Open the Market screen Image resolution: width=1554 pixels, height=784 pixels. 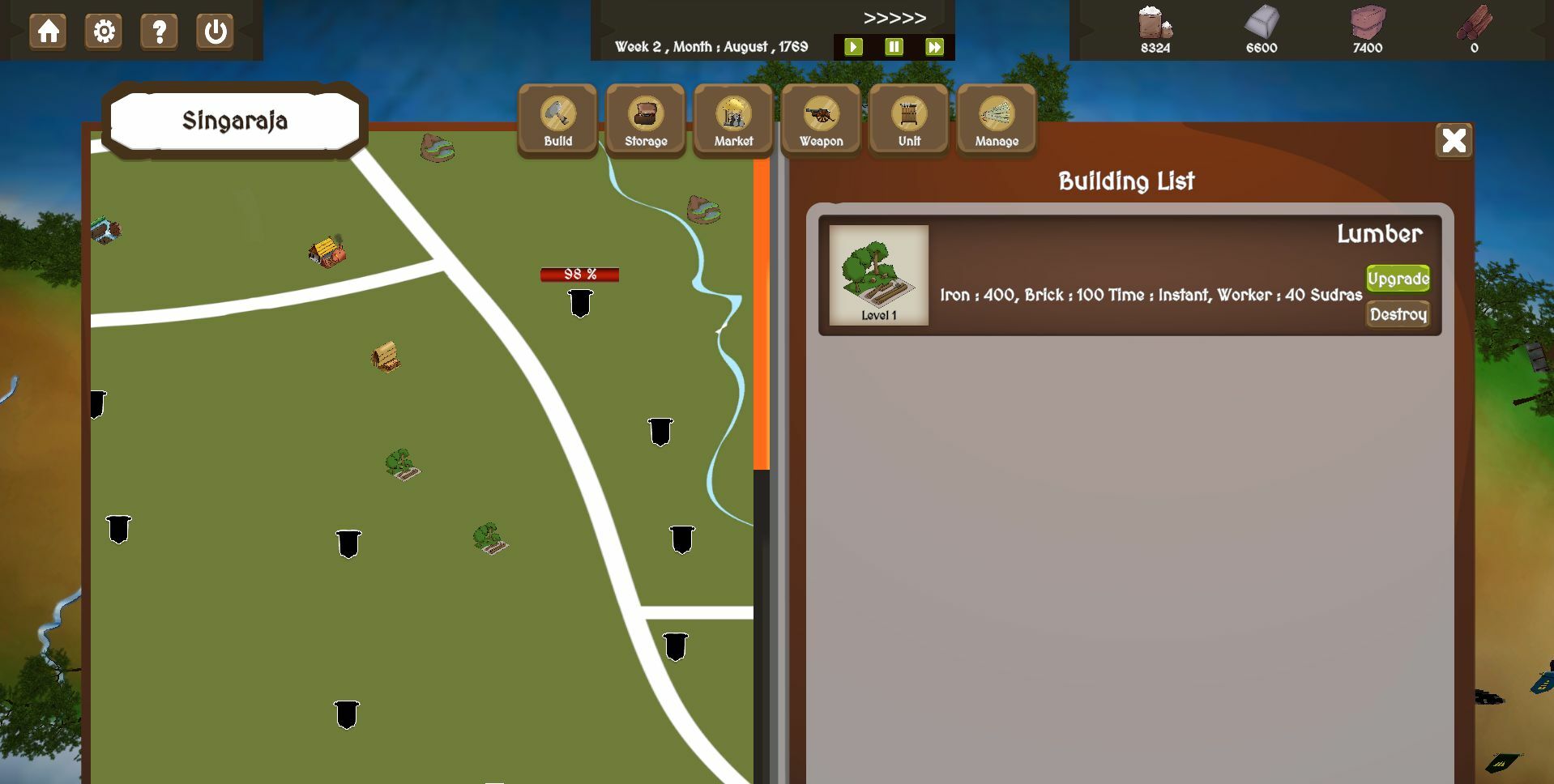pos(732,118)
